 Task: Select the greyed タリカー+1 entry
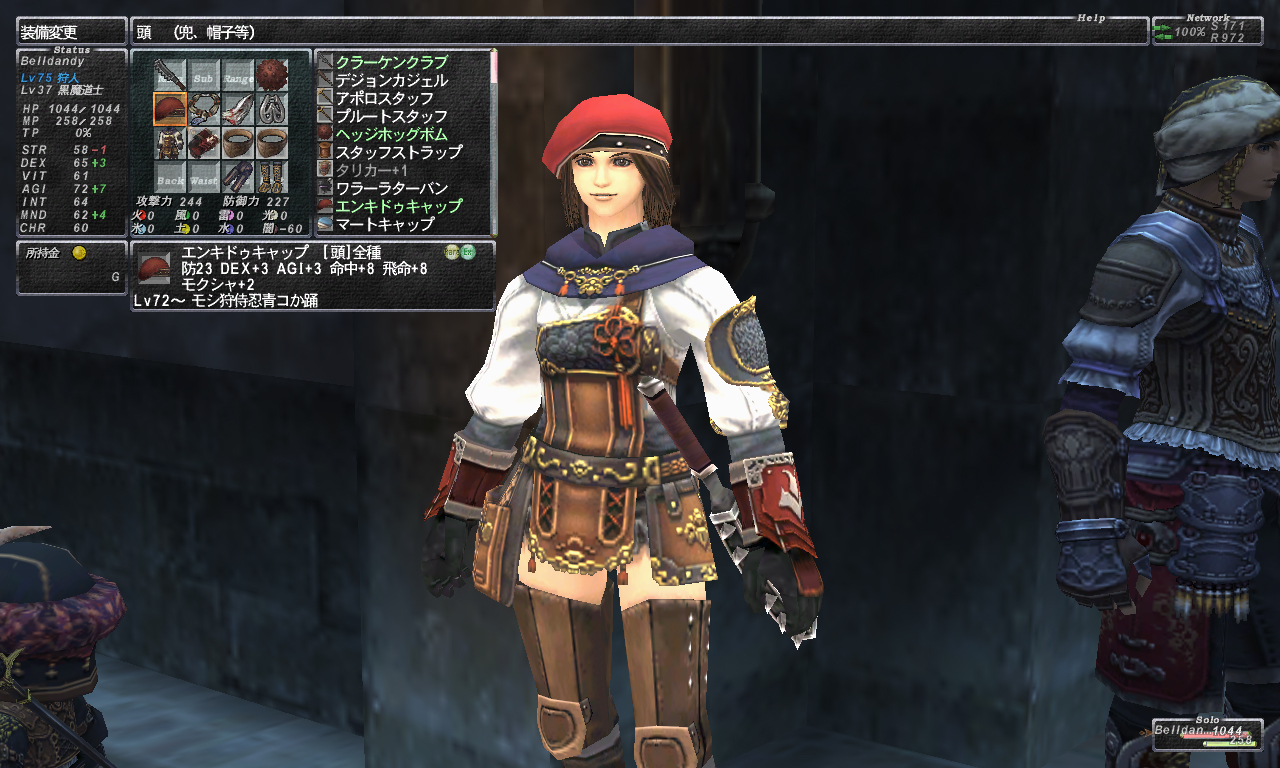371,170
